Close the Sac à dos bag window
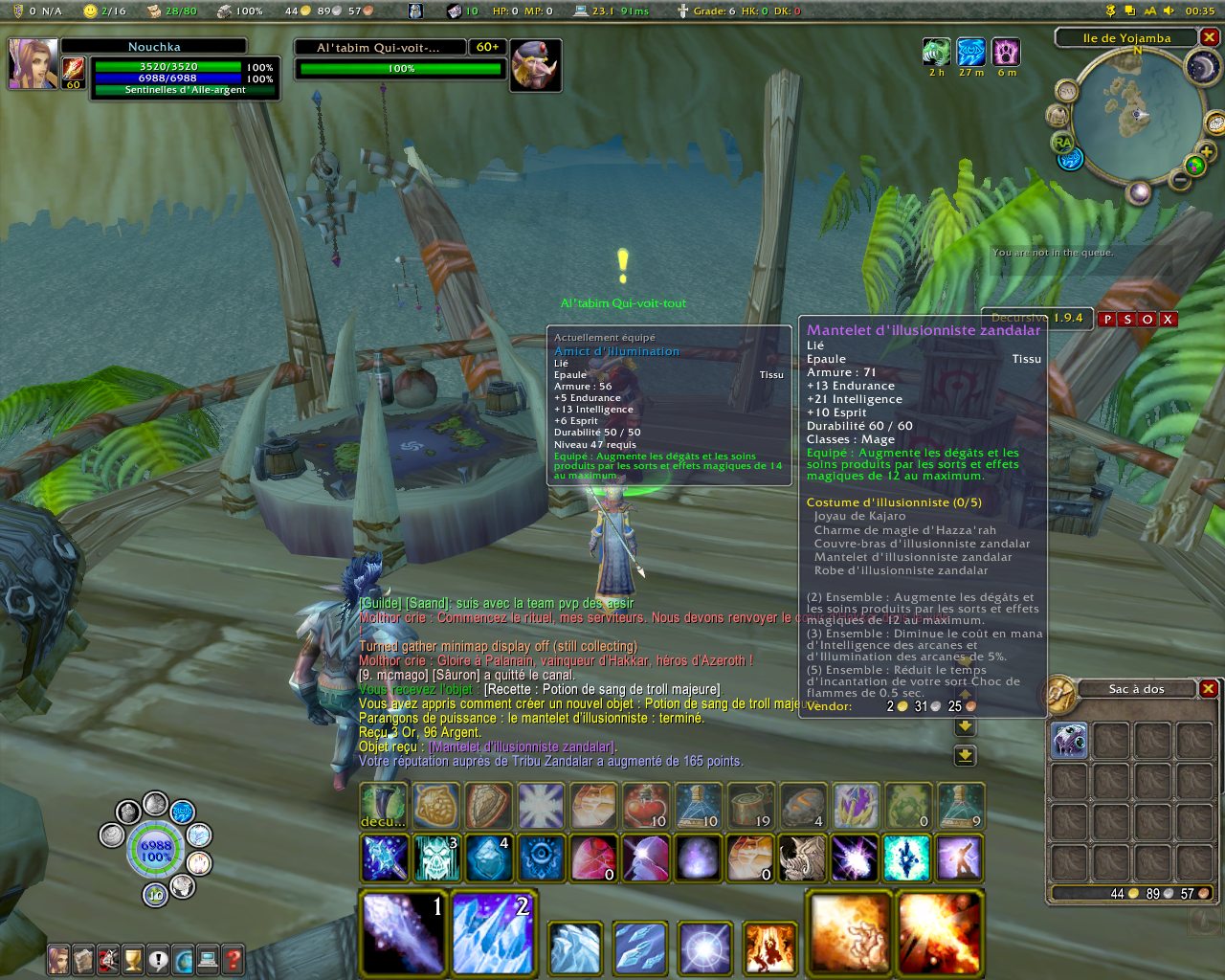The height and width of the screenshot is (980, 1225). [x=1209, y=689]
